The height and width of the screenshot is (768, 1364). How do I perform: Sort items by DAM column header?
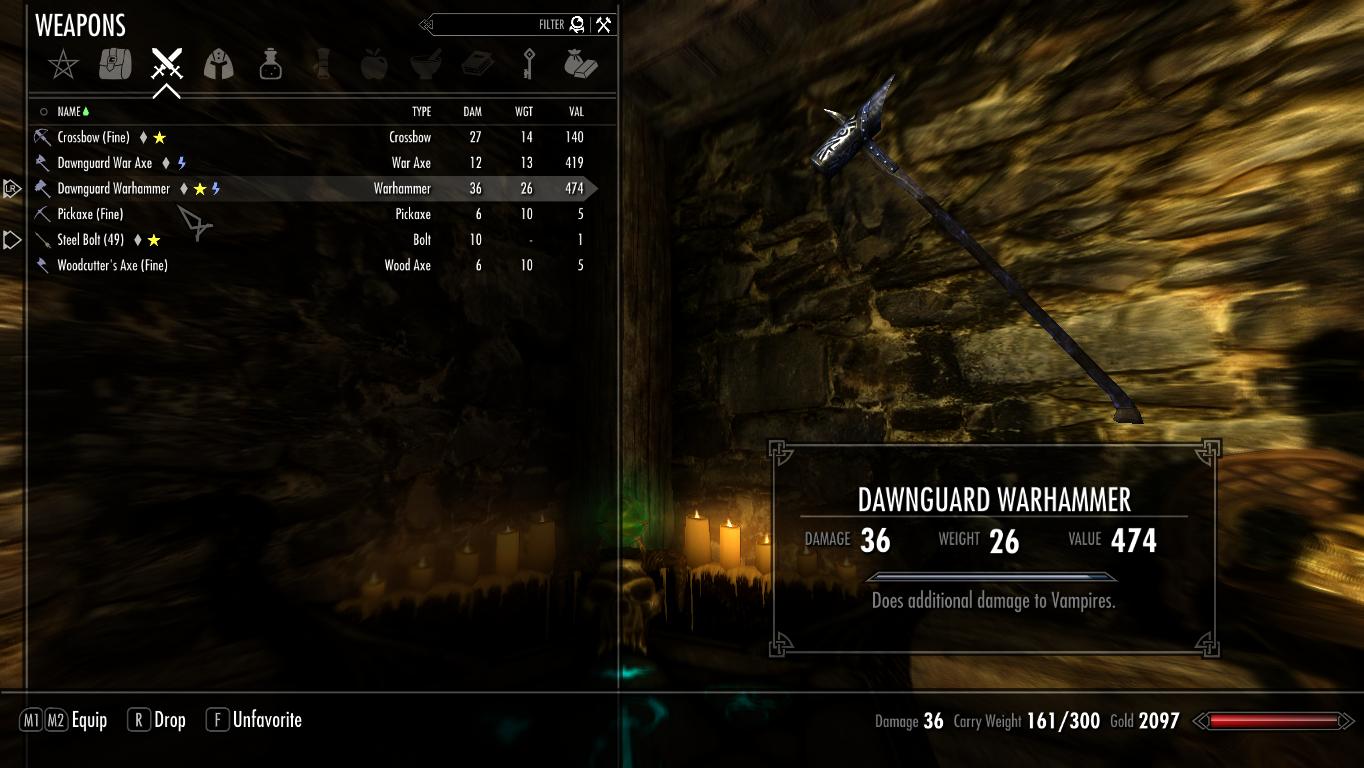pos(472,112)
